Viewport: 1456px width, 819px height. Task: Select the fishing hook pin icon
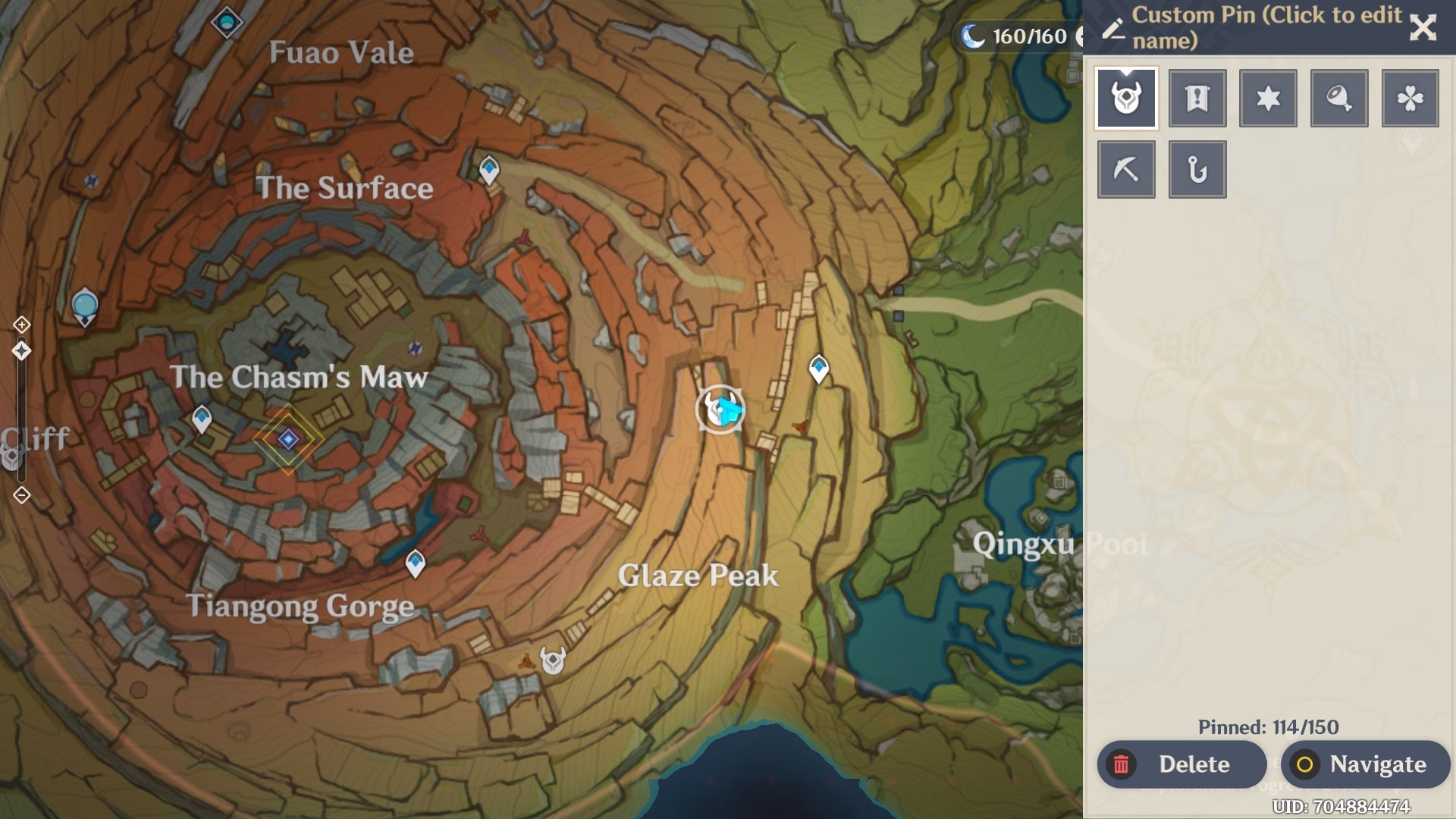click(1197, 168)
